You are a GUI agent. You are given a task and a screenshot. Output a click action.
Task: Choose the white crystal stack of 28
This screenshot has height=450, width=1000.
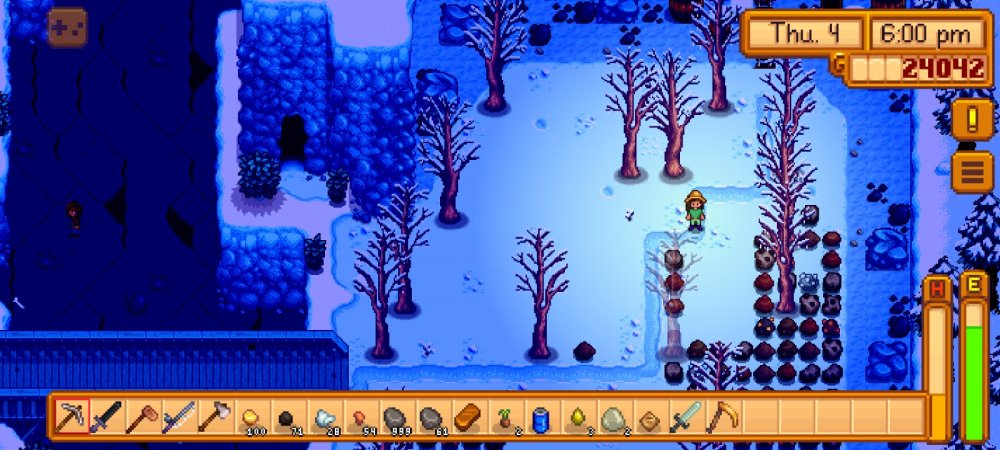coord(322,416)
